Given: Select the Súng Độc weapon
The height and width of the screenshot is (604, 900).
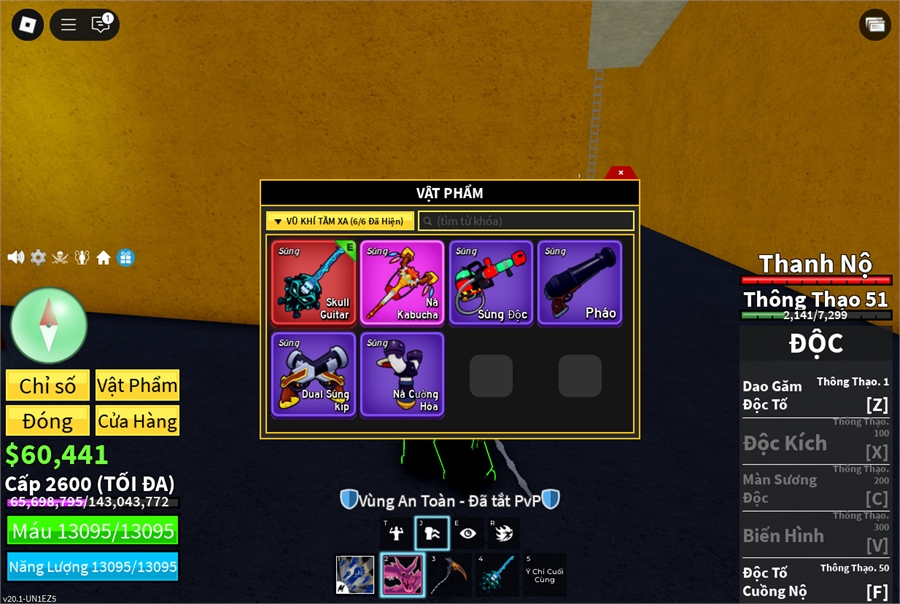Looking at the screenshot, I should (490, 282).
